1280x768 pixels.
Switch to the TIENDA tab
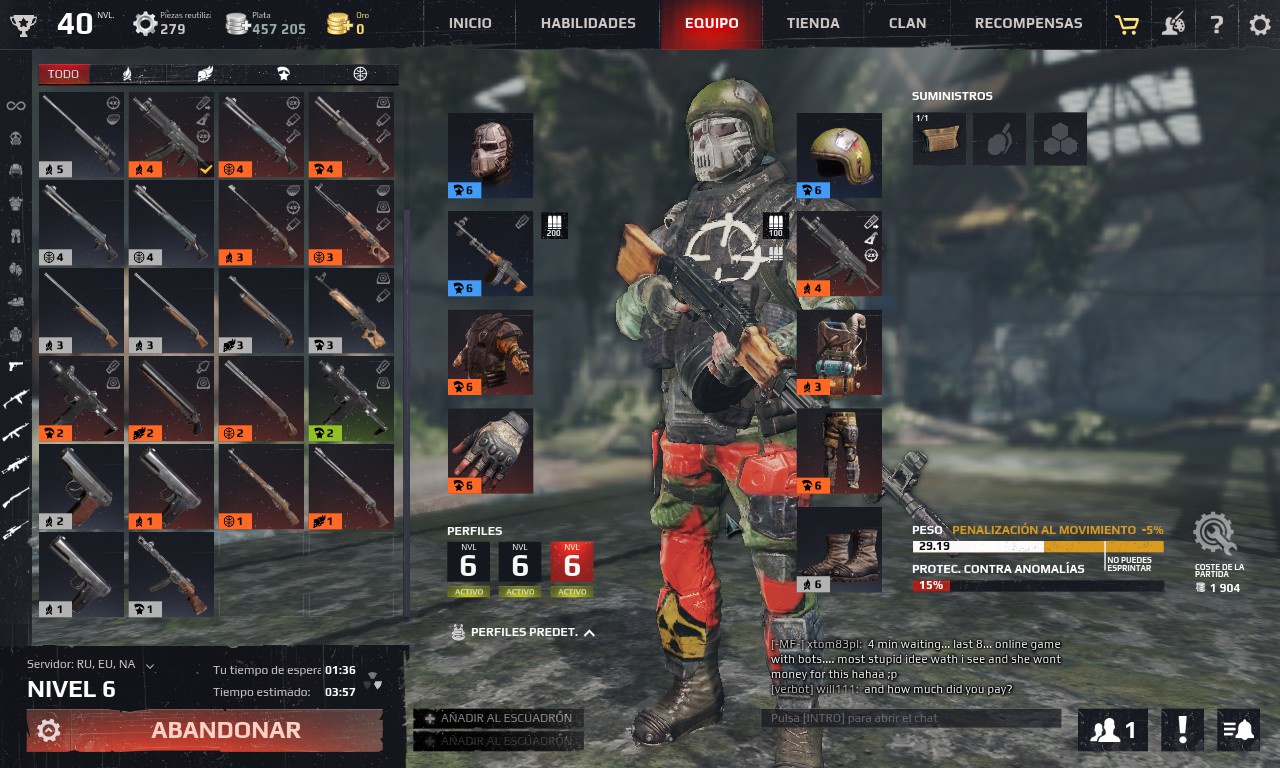(x=813, y=22)
